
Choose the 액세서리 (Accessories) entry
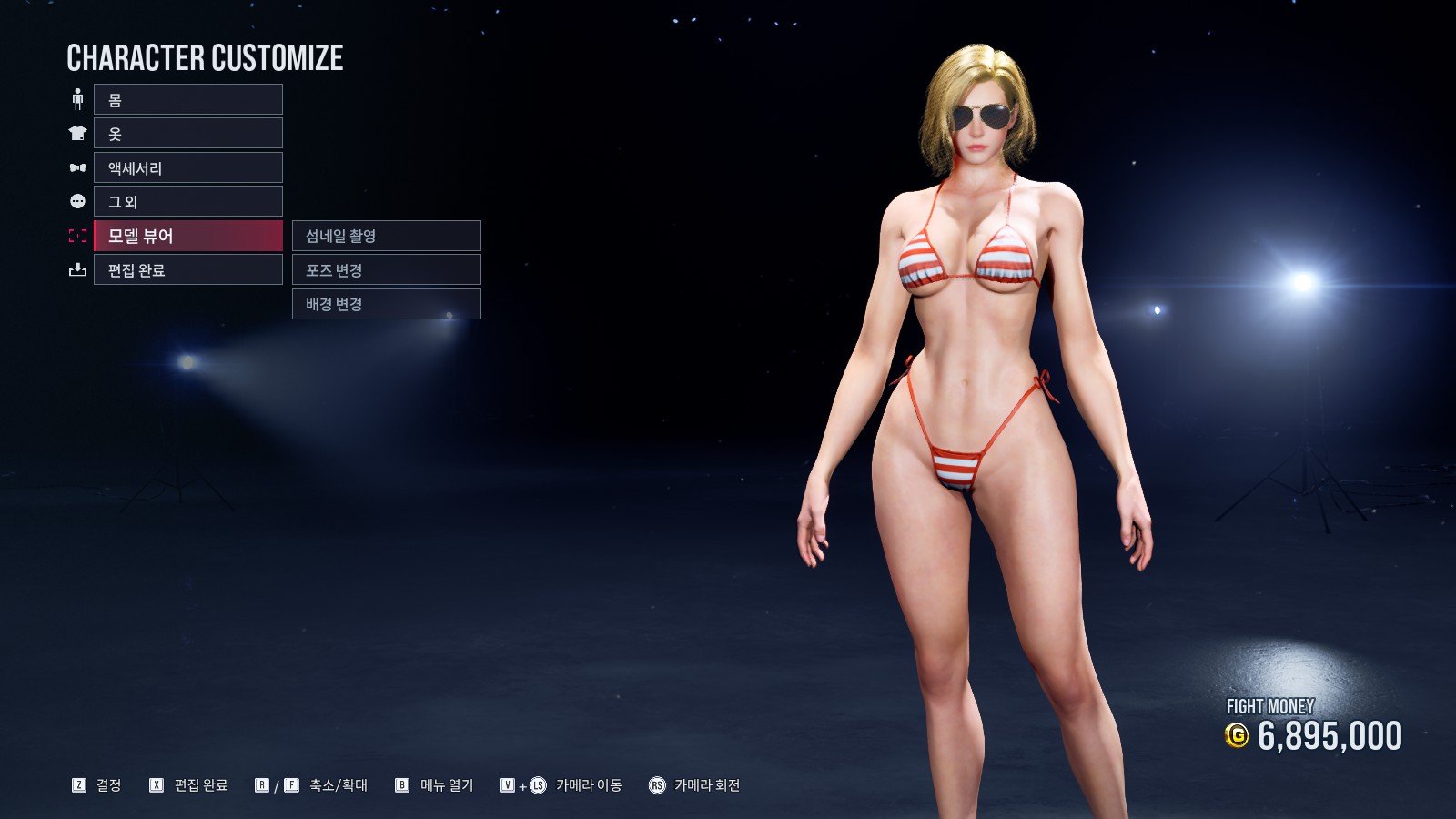click(x=187, y=167)
